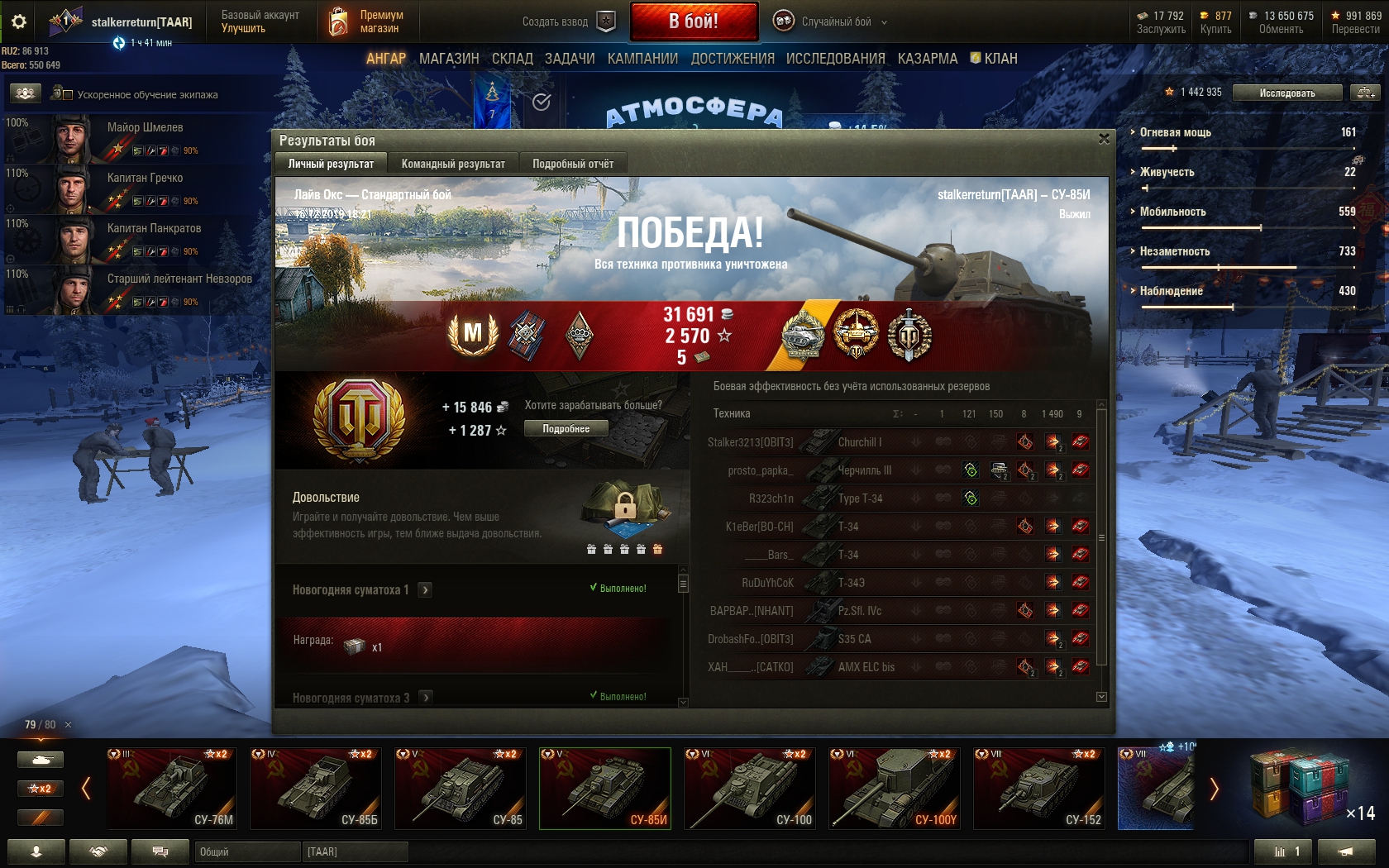Open the gear settings icon

coord(18,22)
